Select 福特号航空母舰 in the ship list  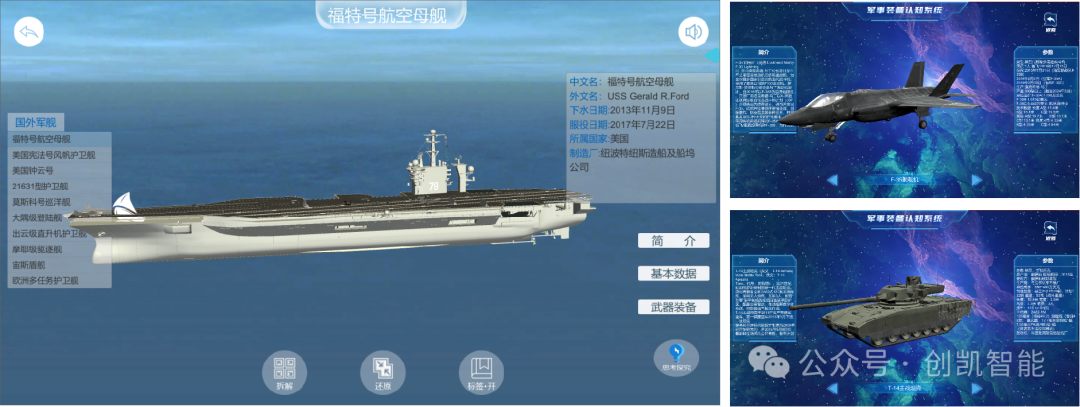[42, 139]
